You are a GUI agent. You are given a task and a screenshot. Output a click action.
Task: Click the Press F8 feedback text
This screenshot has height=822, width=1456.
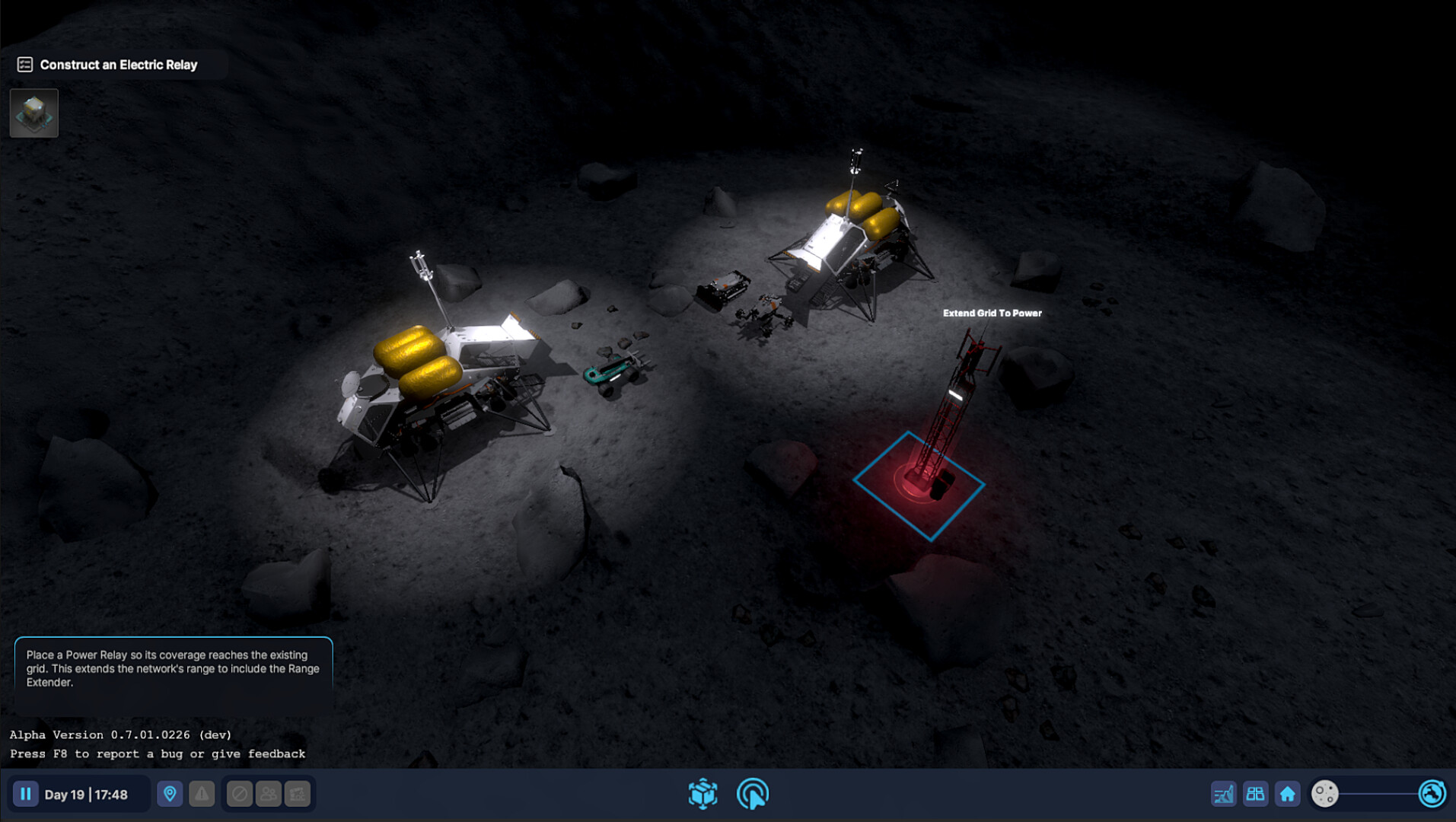[x=156, y=753]
